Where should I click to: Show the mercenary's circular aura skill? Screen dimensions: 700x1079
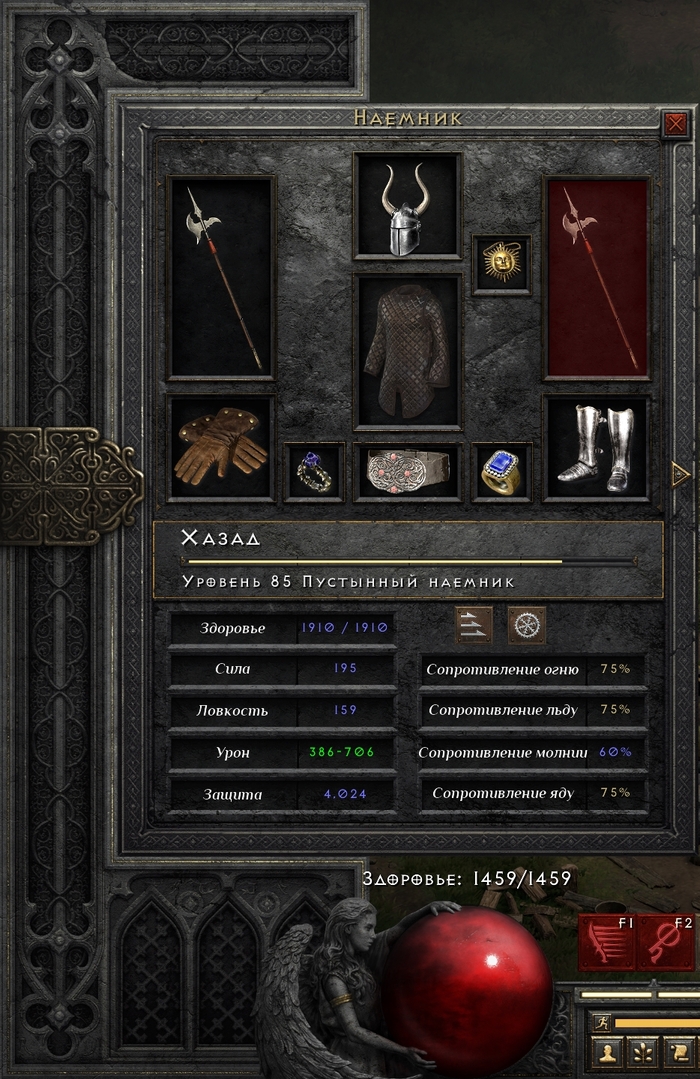point(526,625)
